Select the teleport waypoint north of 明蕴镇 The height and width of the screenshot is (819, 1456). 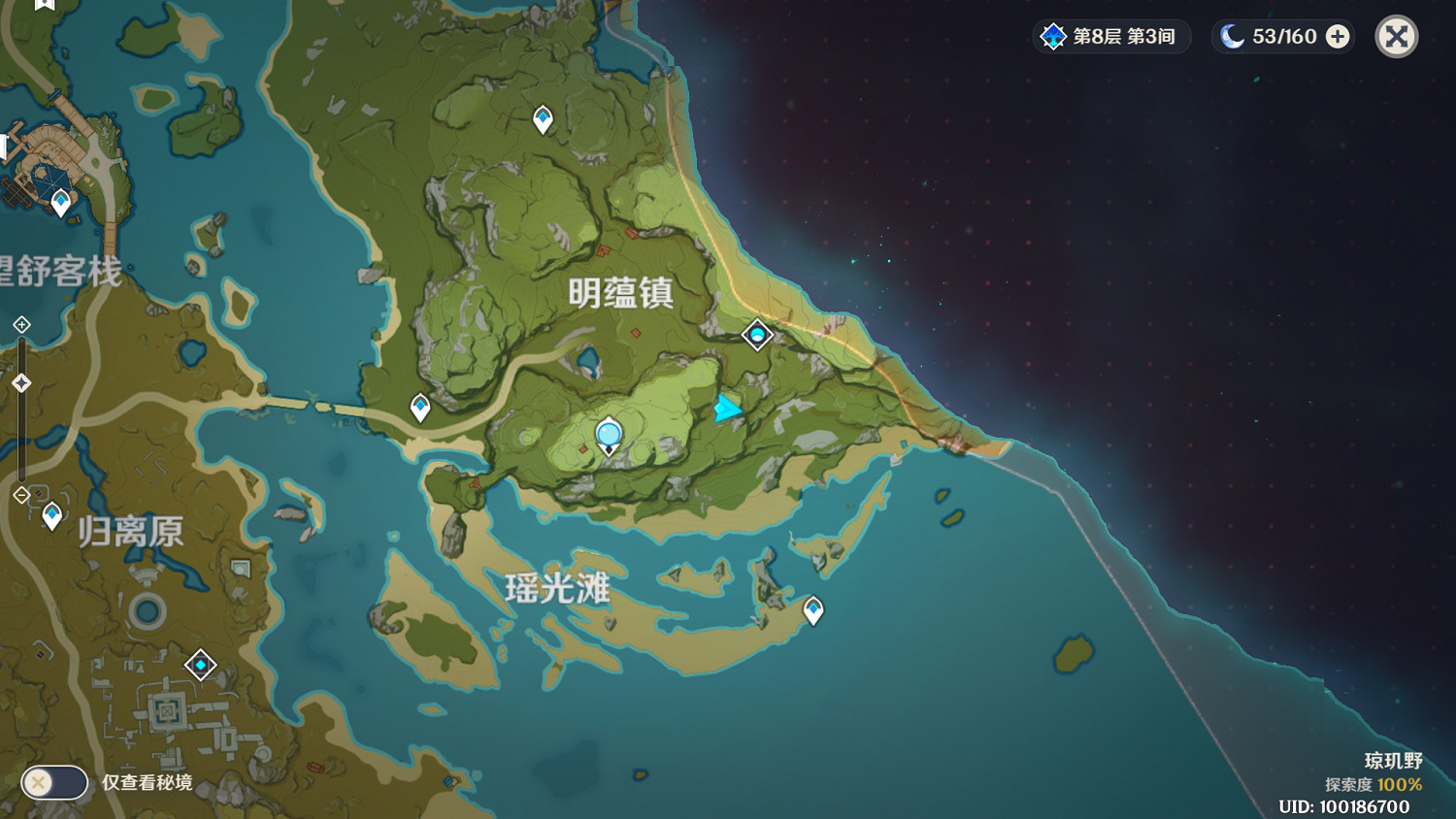point(541,118)
